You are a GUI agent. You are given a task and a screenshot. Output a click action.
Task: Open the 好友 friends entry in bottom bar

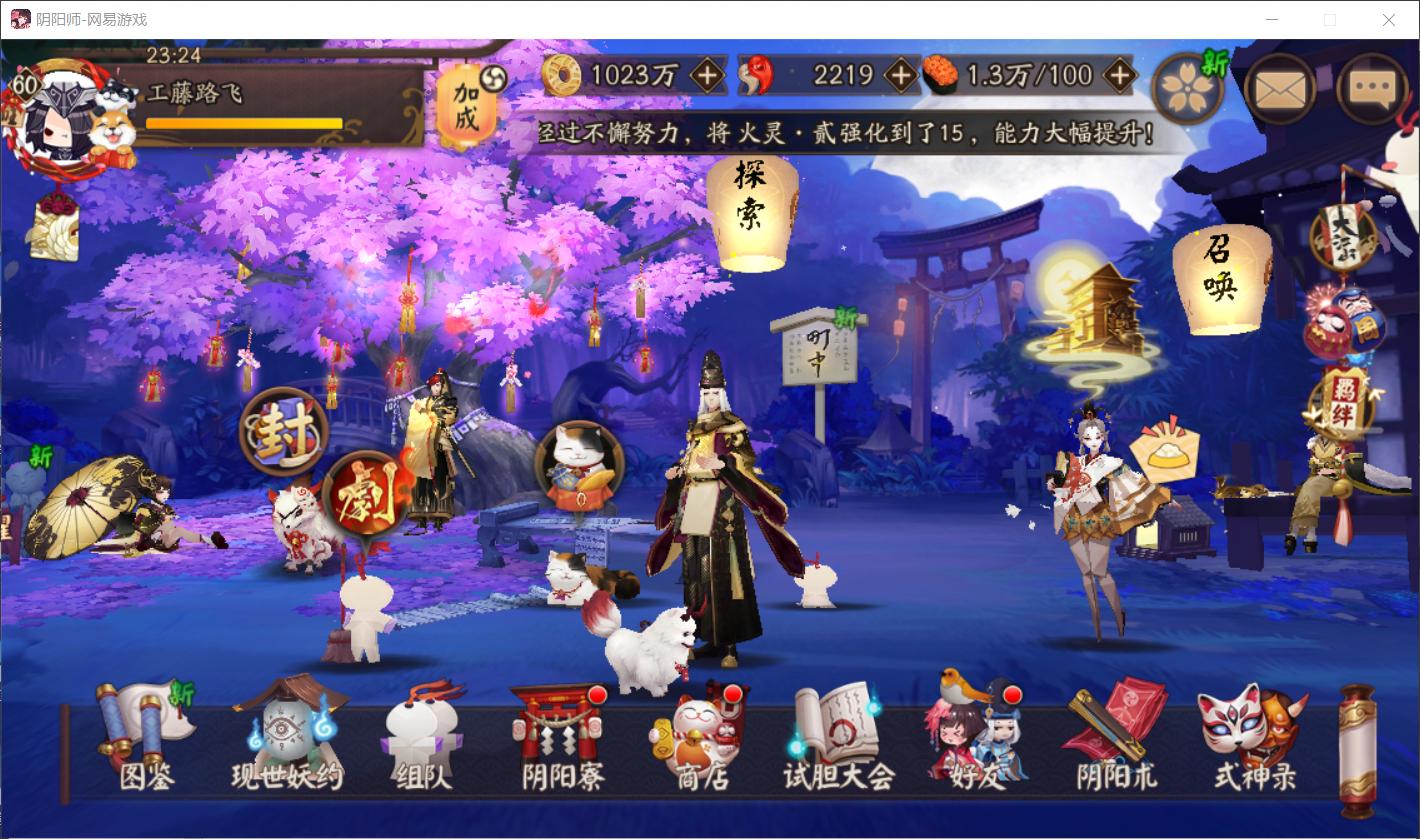tap(975, 725)
